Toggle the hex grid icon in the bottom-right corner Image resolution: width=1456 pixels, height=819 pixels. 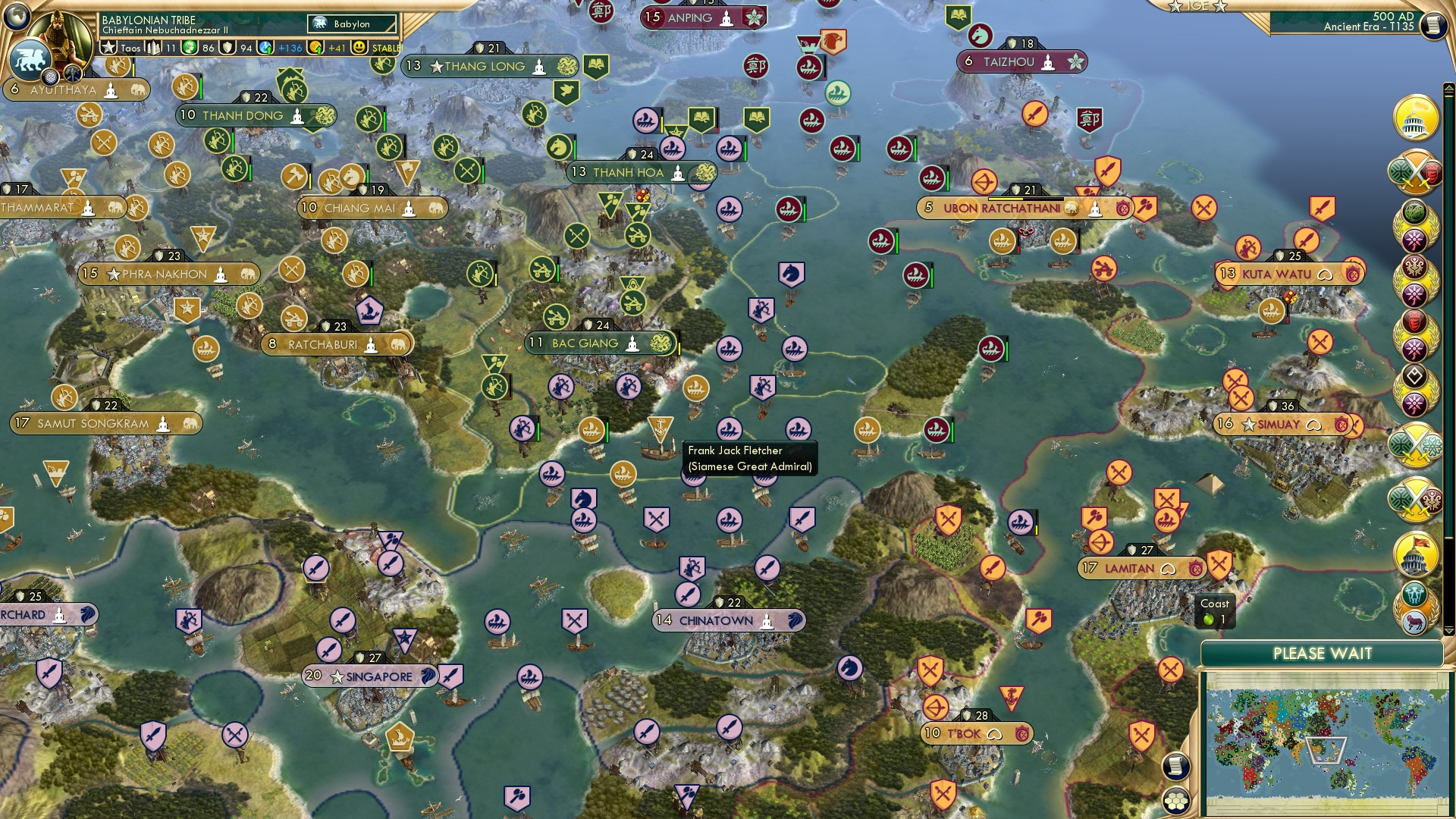1177,802
